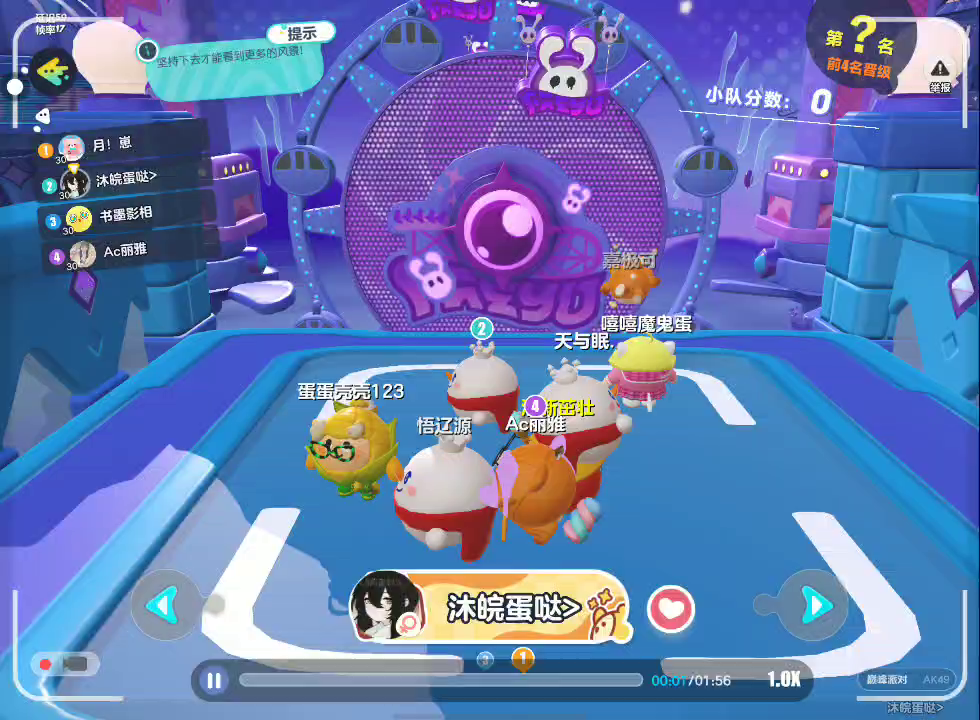Switch to the next player with the right arrow
Image resolution: width=980 pixels, height=720 pixels.
tap(814, 604)
